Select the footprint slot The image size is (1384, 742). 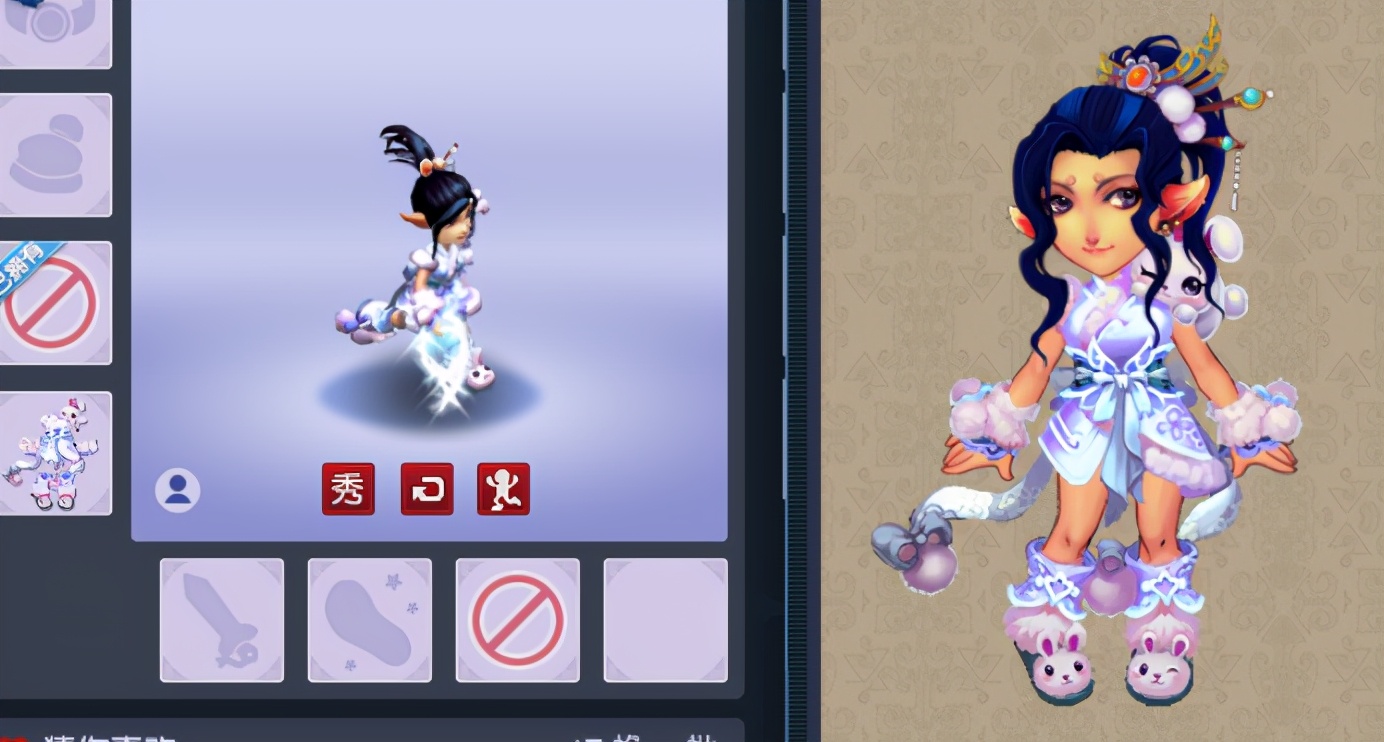[x=370, y=620]
